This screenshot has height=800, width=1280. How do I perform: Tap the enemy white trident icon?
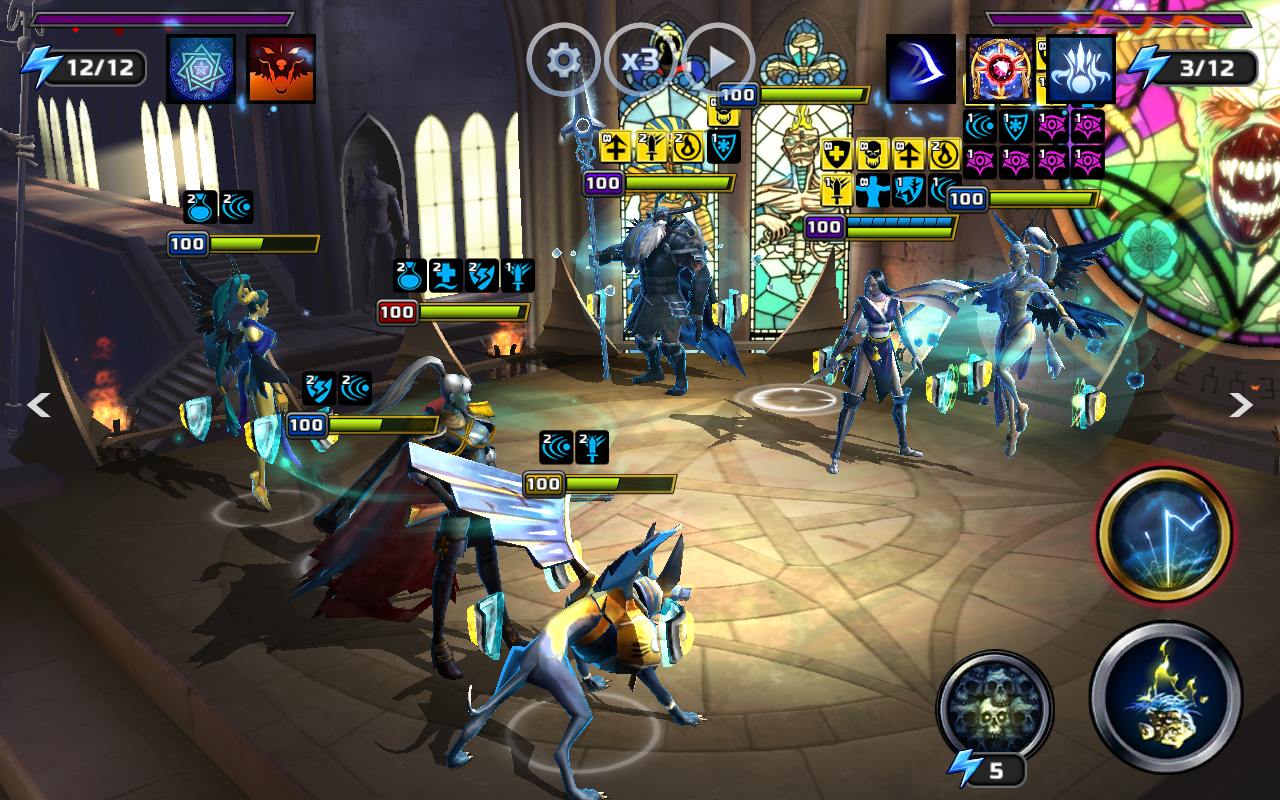(1081, 69)
